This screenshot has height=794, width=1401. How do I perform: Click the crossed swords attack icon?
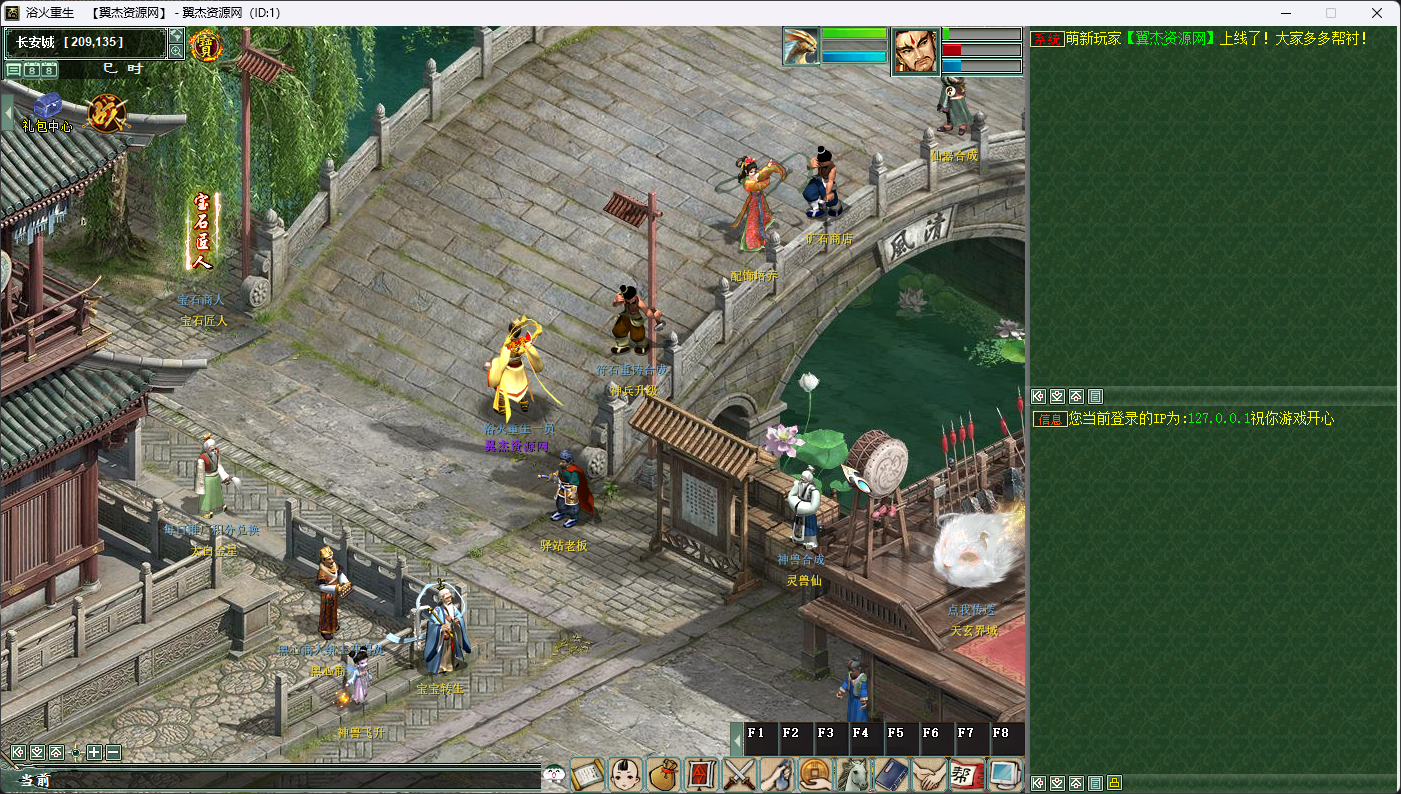point(740,775)
